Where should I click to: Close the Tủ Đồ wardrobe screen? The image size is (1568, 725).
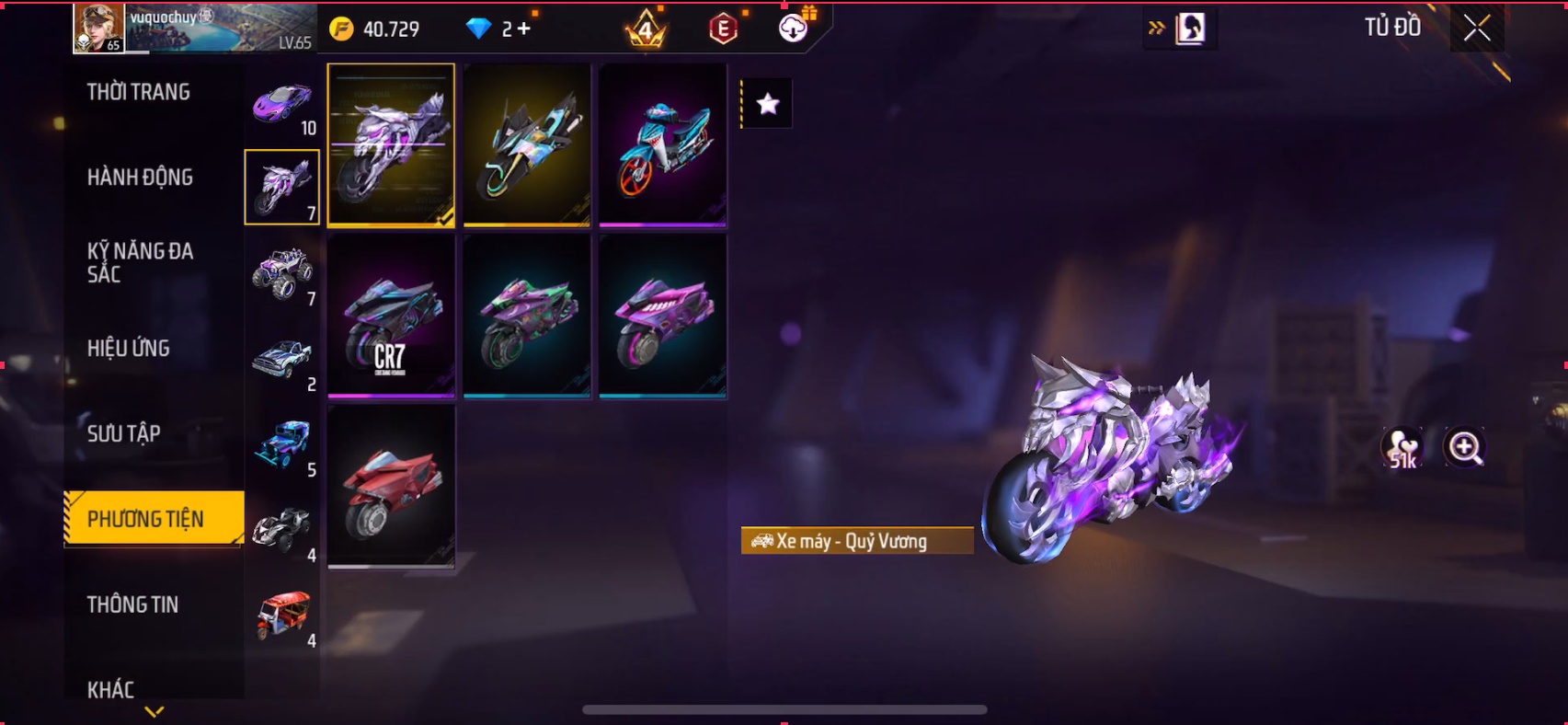coord(1477,29)
